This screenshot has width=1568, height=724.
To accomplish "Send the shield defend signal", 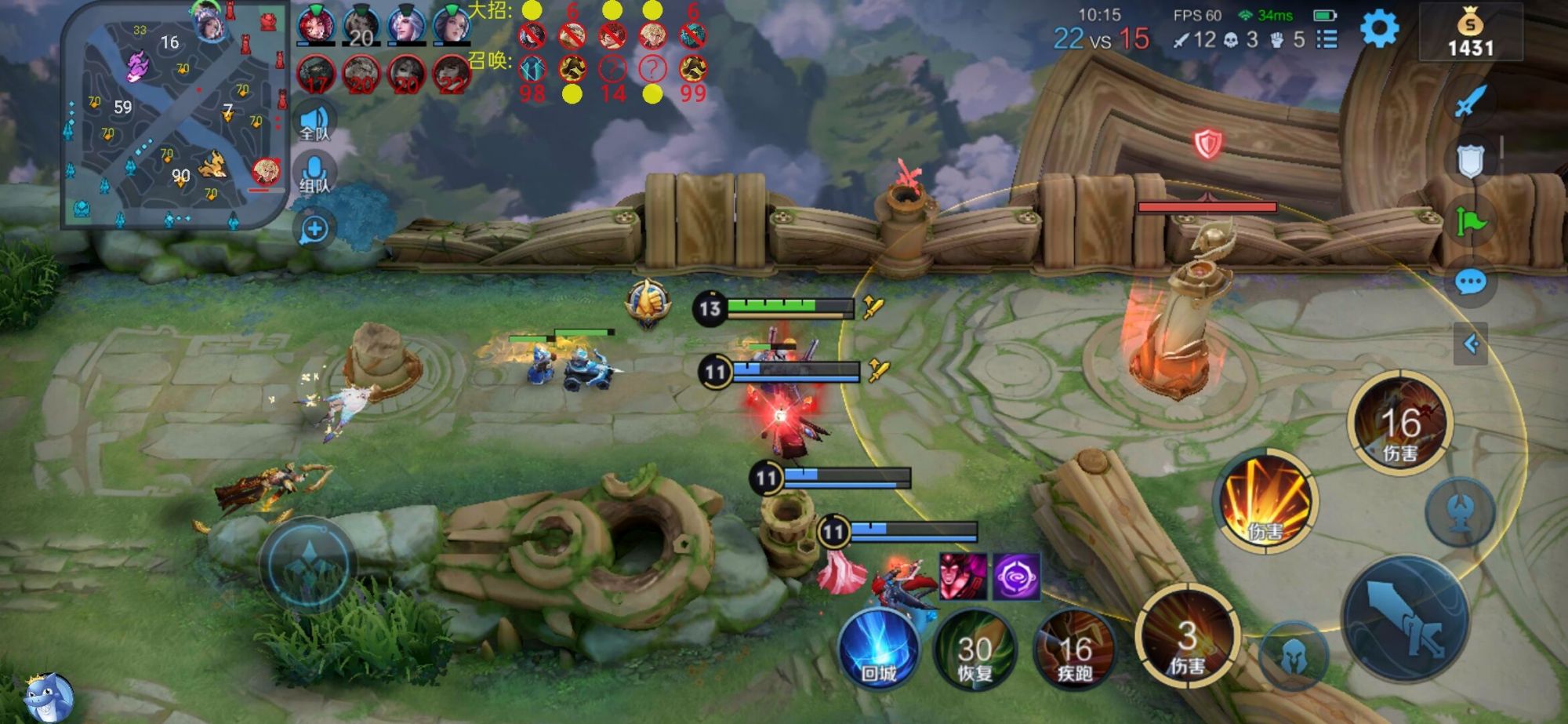I will [1470, 162].
